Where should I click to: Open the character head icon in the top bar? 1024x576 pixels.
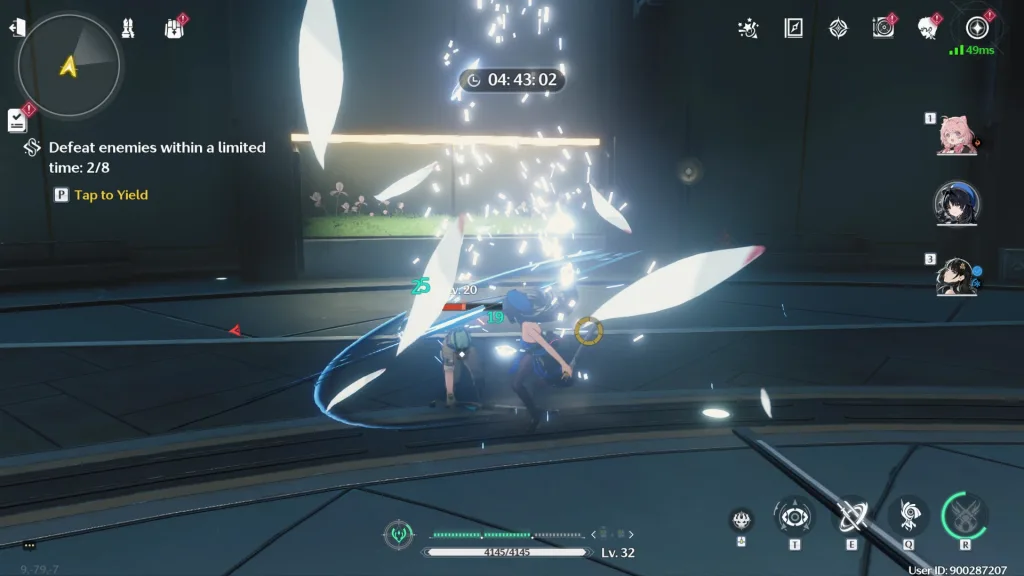tap(927, 28)
